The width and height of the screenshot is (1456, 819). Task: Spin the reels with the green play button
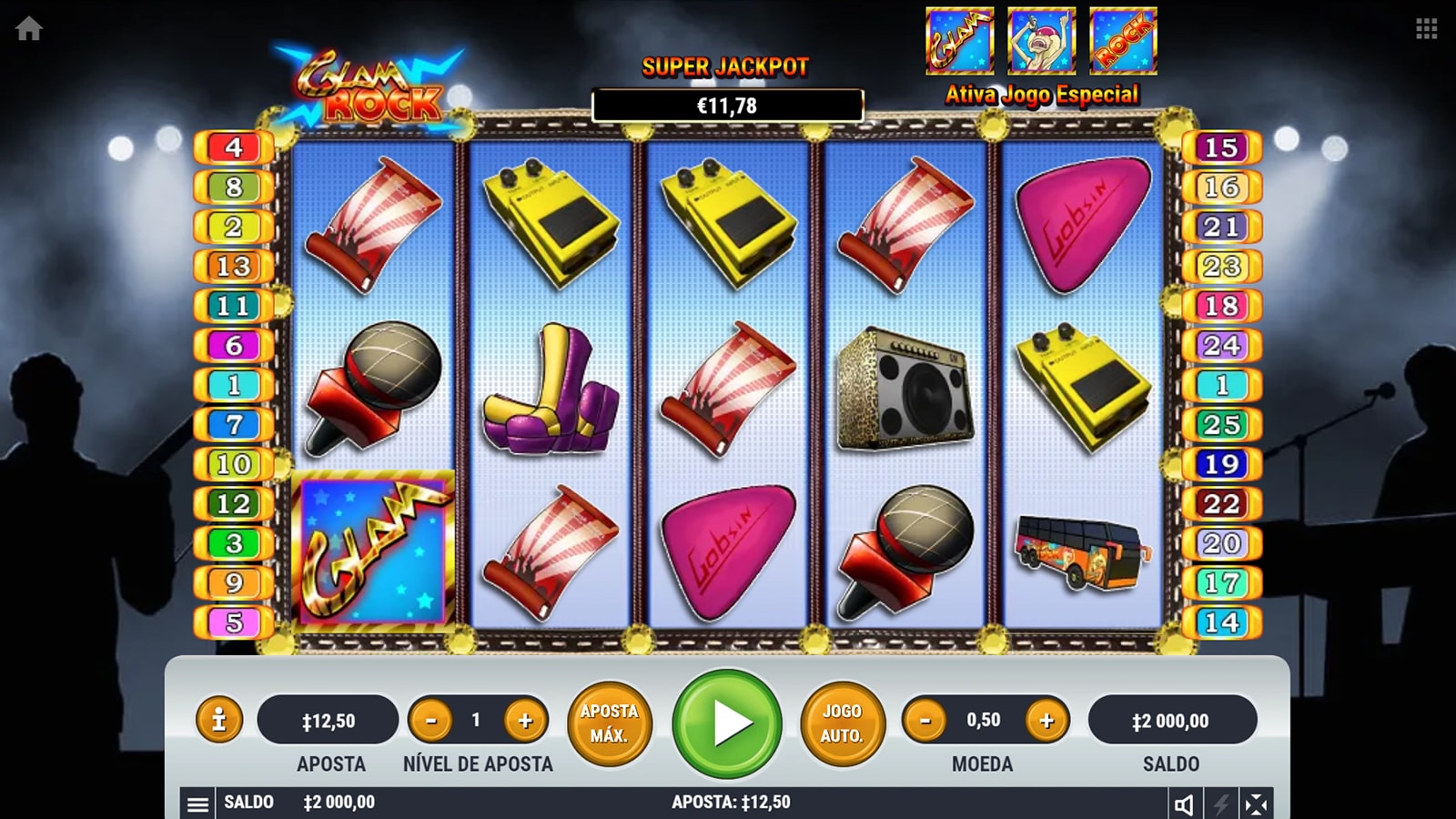pos(726,723)
